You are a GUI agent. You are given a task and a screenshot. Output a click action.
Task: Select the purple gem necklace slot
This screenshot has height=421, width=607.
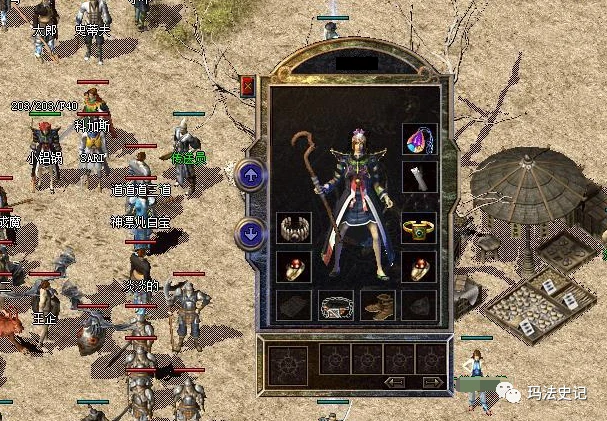418,140
